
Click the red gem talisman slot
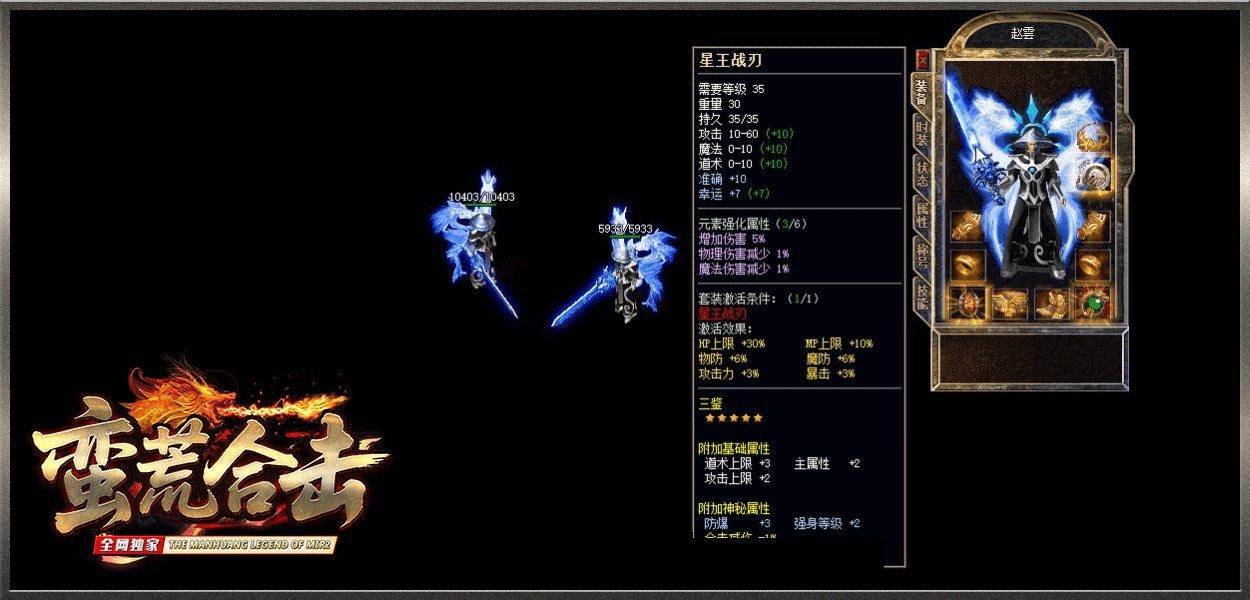(x=966, y=303)
